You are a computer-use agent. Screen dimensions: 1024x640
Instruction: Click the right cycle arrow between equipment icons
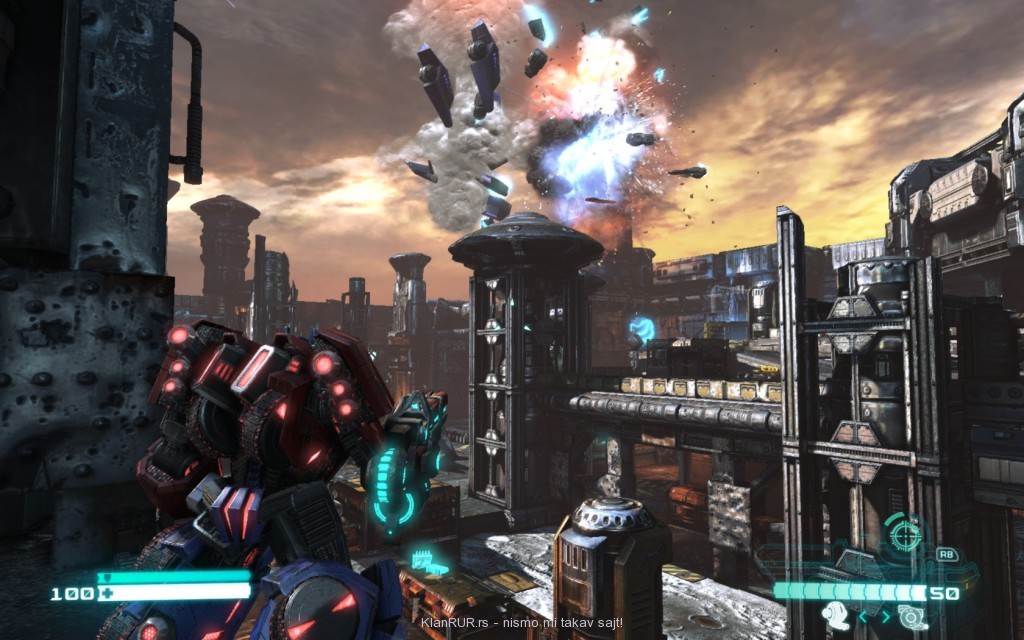point(885,617)
